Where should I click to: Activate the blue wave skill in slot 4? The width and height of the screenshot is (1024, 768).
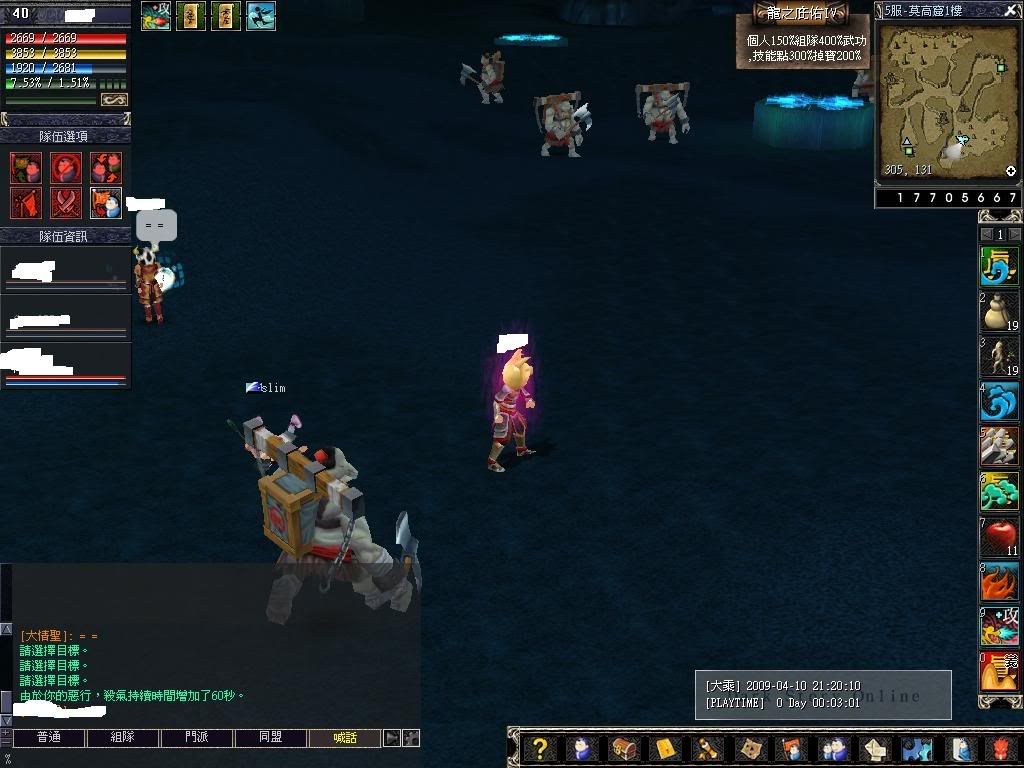pyautogui.click(x=999, y=402)
